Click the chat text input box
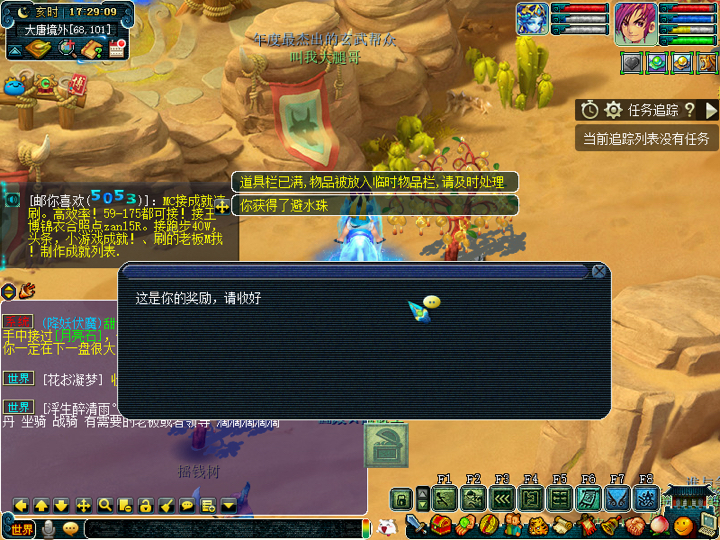720x540 pixels. [220, 528]
